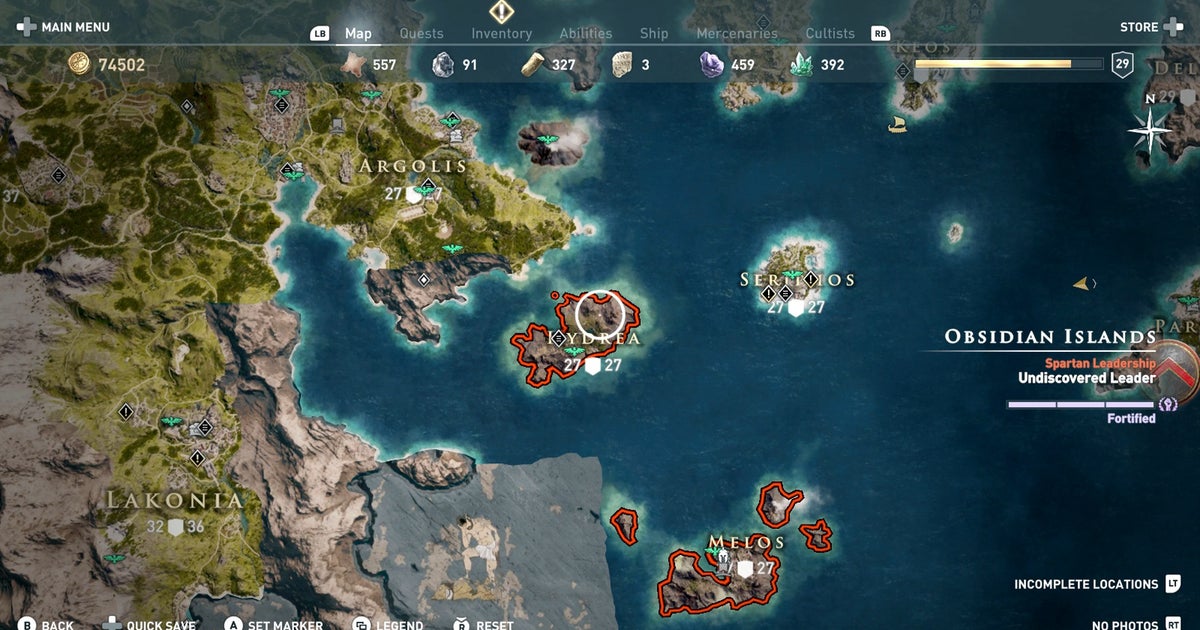Screen dimensions: 1200x630
Task: Click the compass rose icon
Action: tap(1151, 129)
